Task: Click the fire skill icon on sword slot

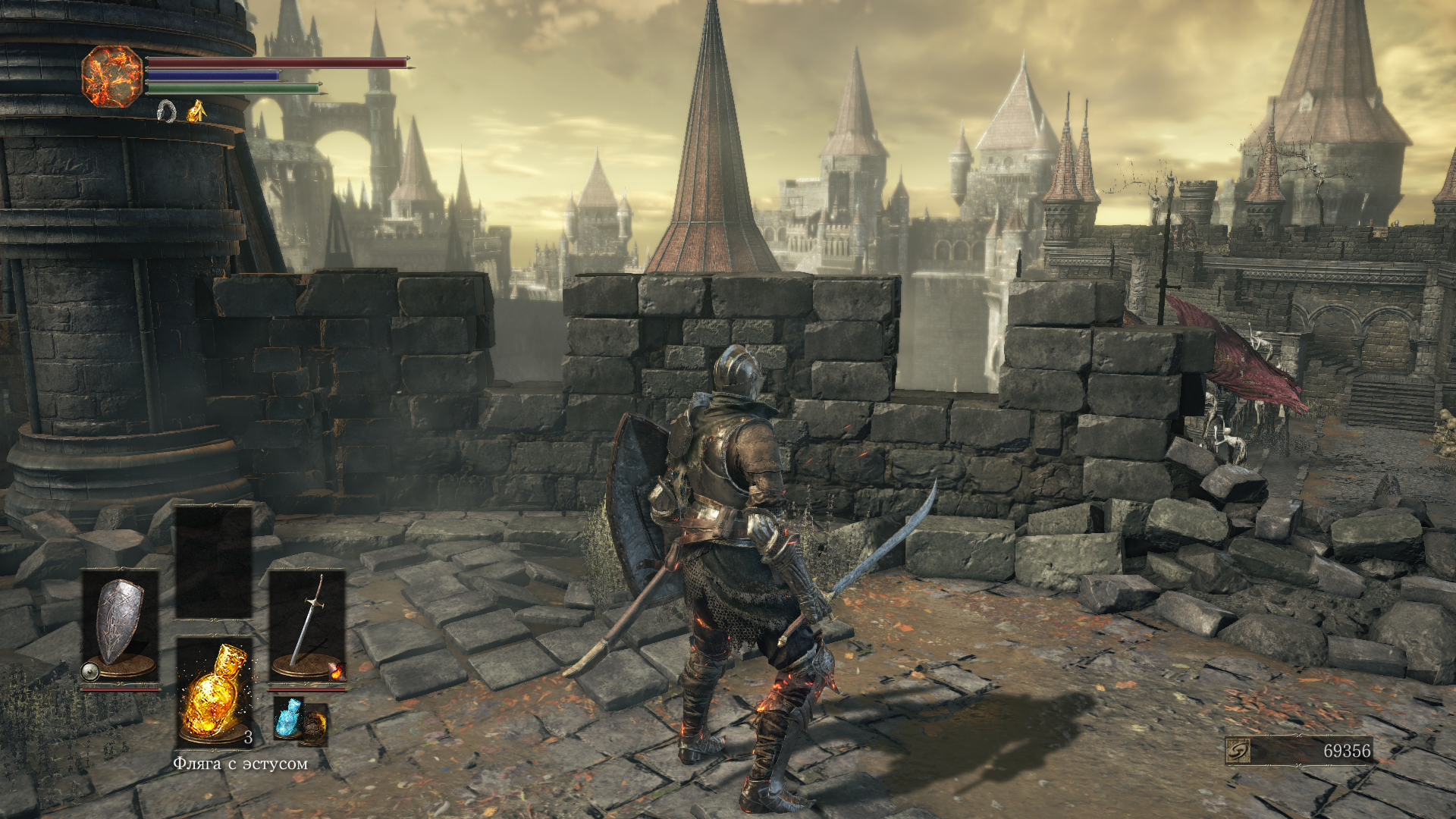Action: 337,670
